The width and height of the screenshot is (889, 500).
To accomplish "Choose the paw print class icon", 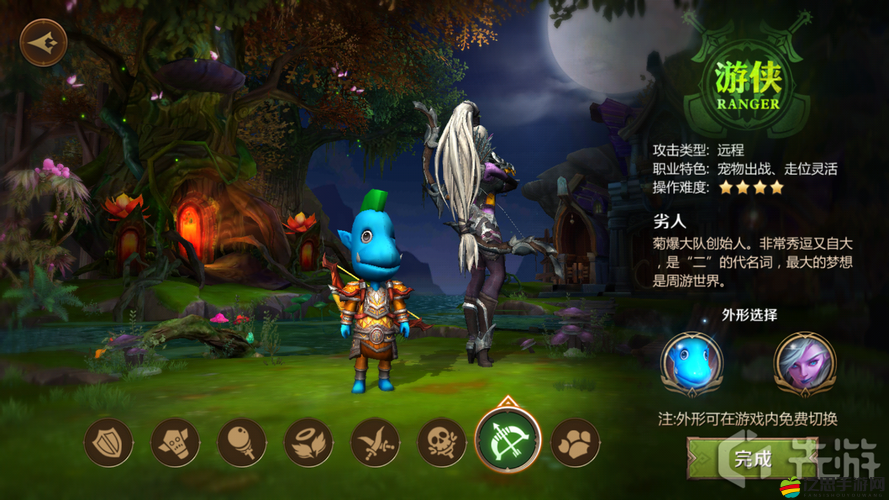I will 575,442.
